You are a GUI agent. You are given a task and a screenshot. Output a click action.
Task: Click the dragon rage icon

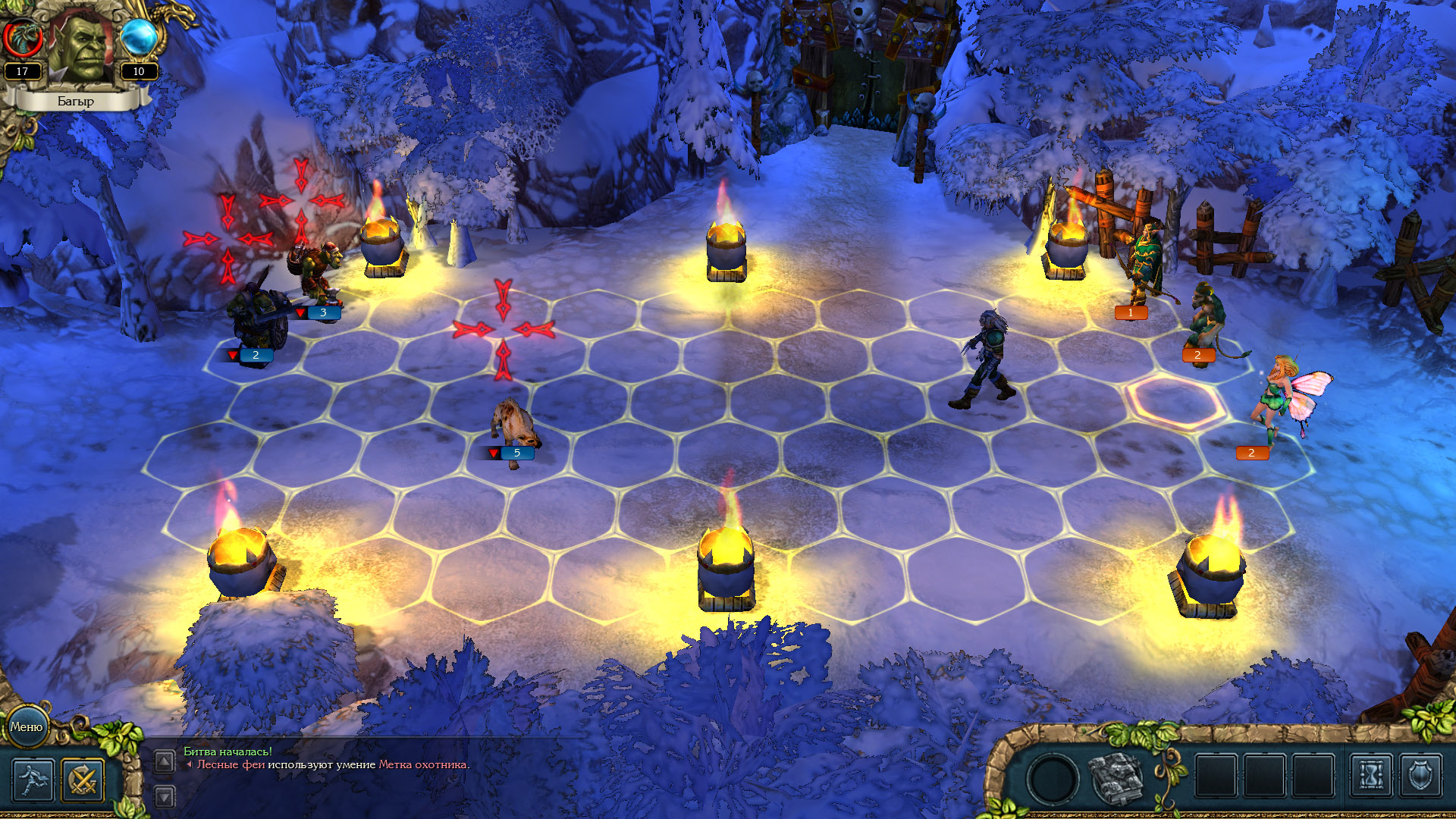[x=22, y=36]
